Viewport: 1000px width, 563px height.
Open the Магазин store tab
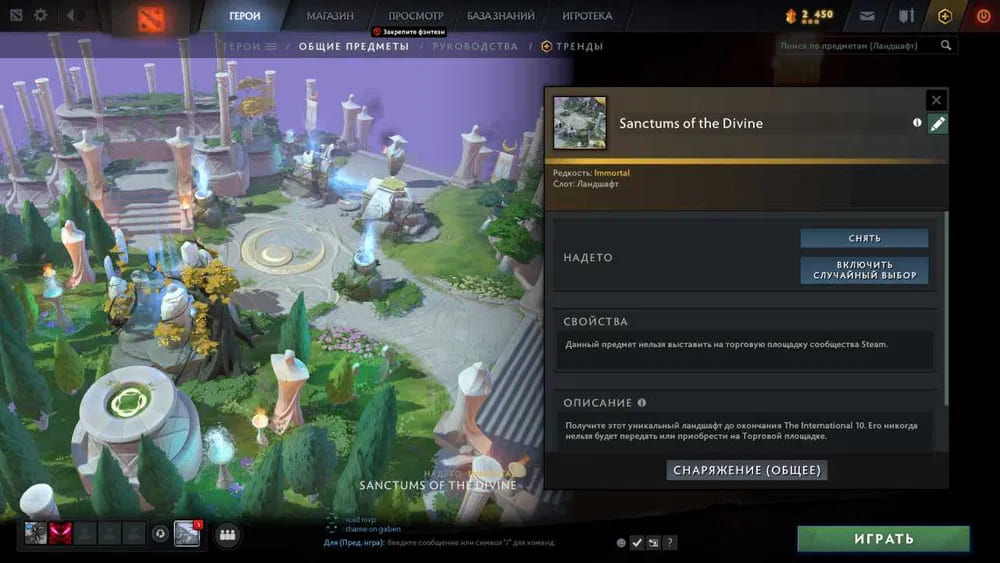point(330,16)
